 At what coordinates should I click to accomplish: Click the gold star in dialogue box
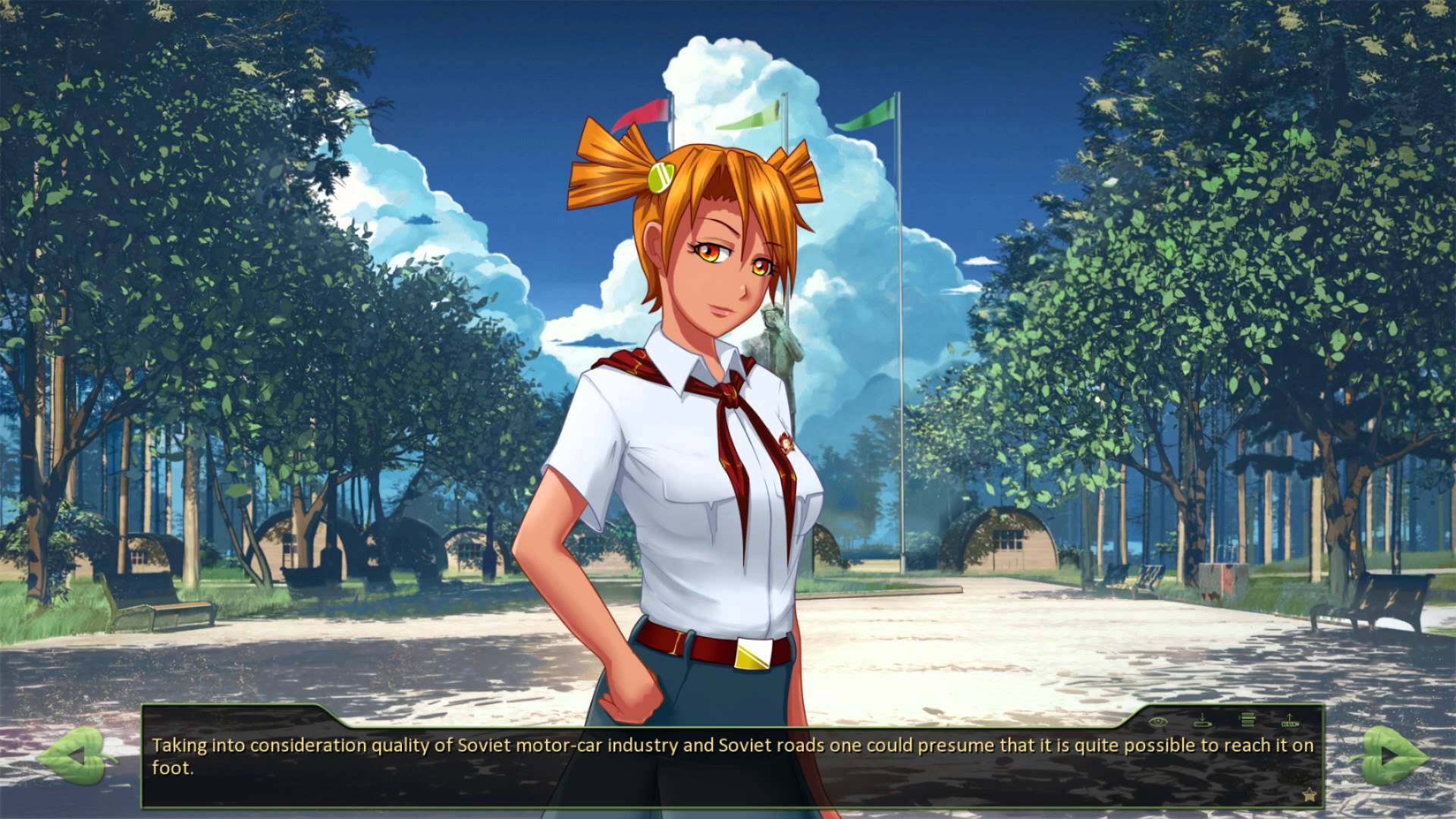click(1309, 795)
